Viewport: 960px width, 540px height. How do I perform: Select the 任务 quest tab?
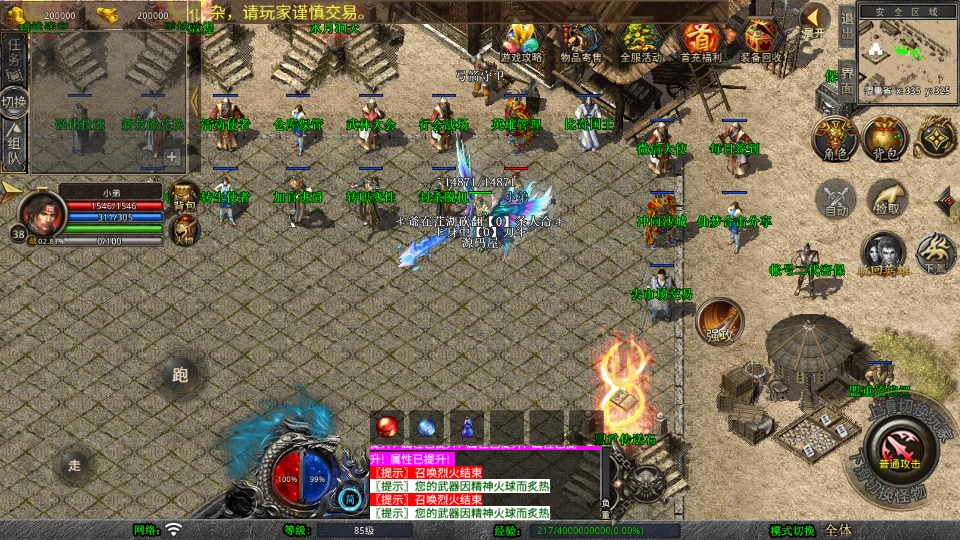14,60
